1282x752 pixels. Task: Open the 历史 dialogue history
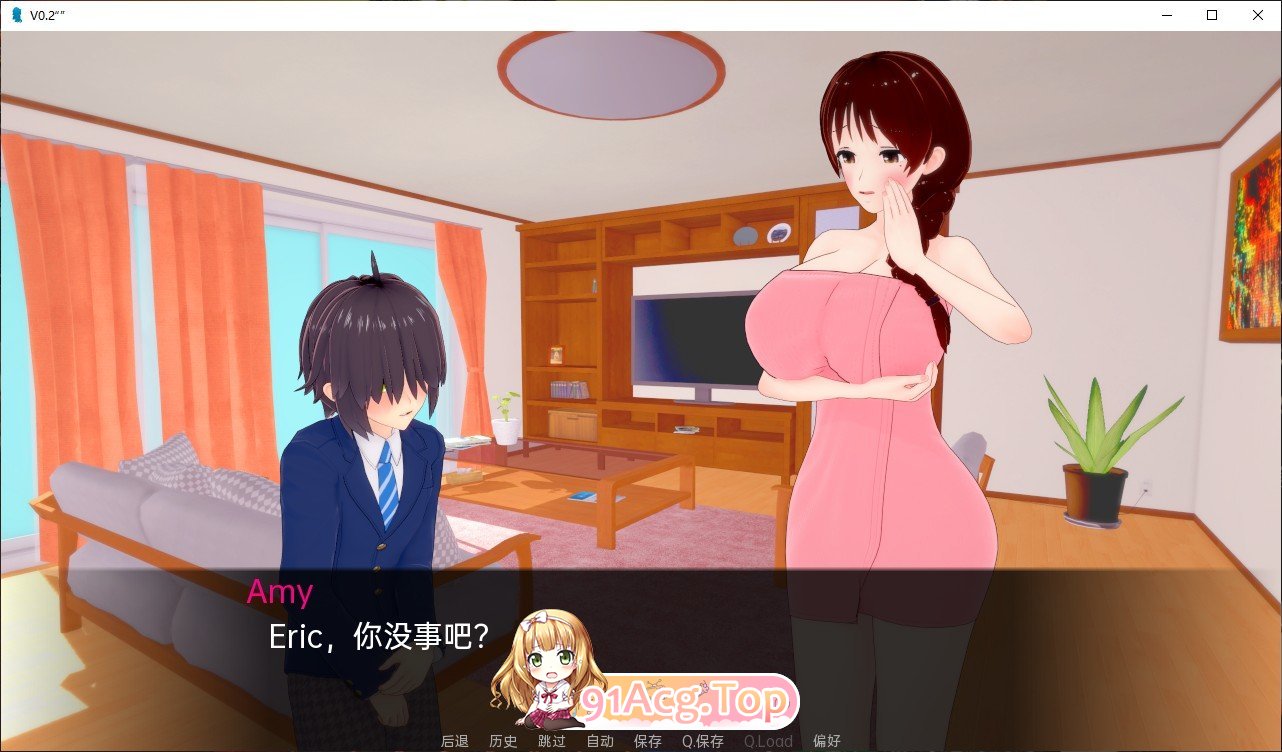(503, 742)
